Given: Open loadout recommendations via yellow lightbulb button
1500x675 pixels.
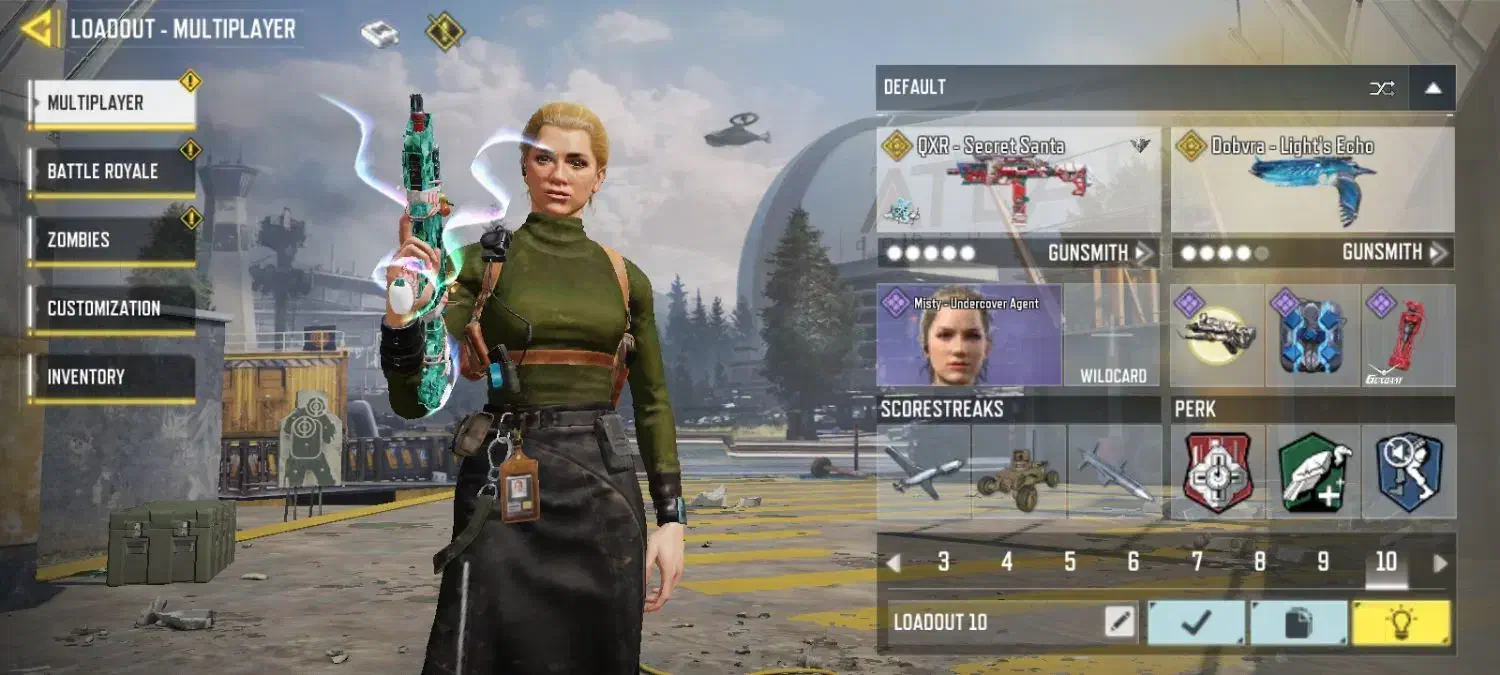Looking at the screenshot, I should pyautogui.click(x=1400, y=622).
